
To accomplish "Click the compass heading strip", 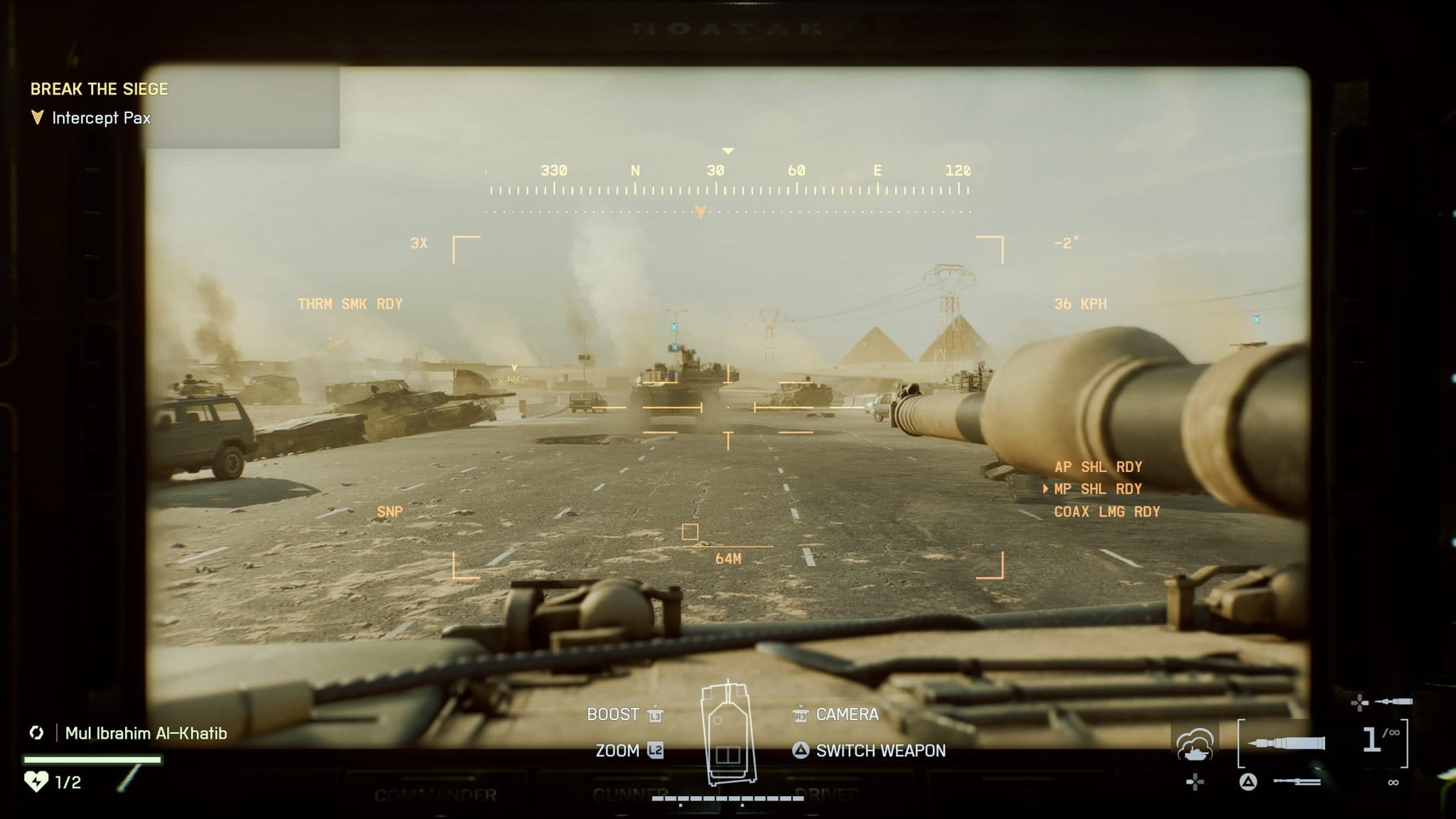I will 728,181.
